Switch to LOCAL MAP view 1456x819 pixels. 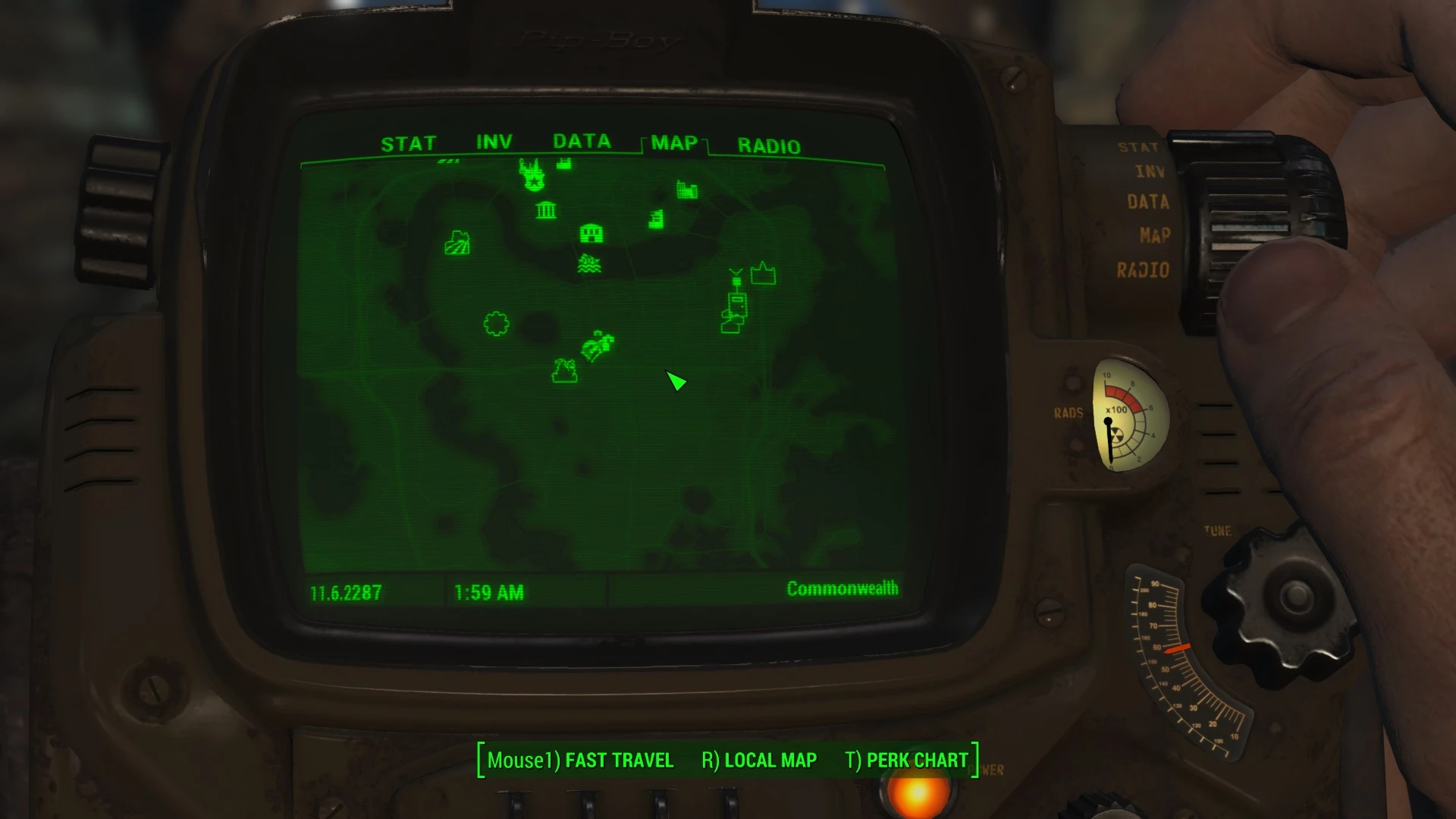(x=770, y=760)
